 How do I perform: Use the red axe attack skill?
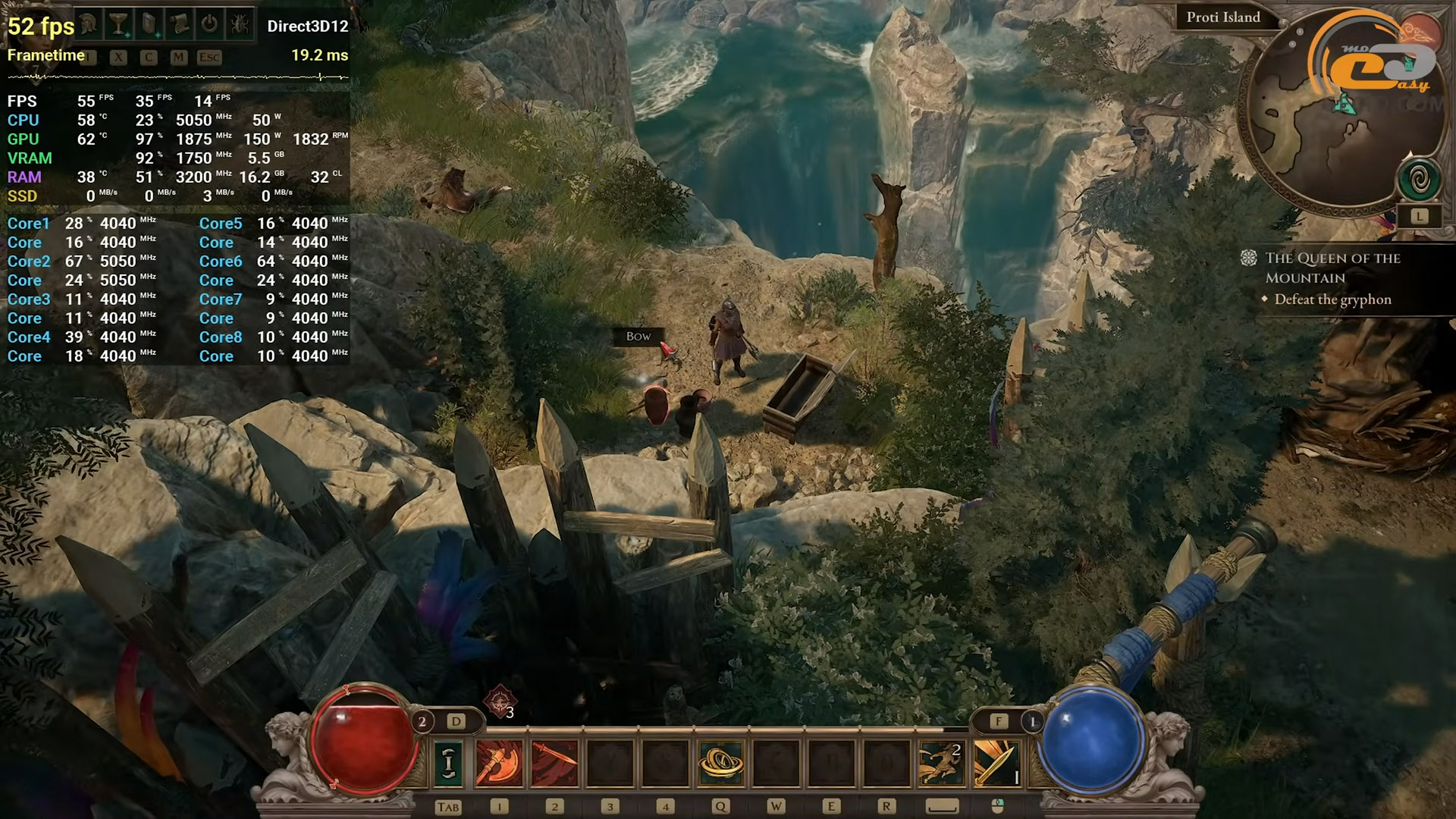pyautogui.click(x=499, y=762)
